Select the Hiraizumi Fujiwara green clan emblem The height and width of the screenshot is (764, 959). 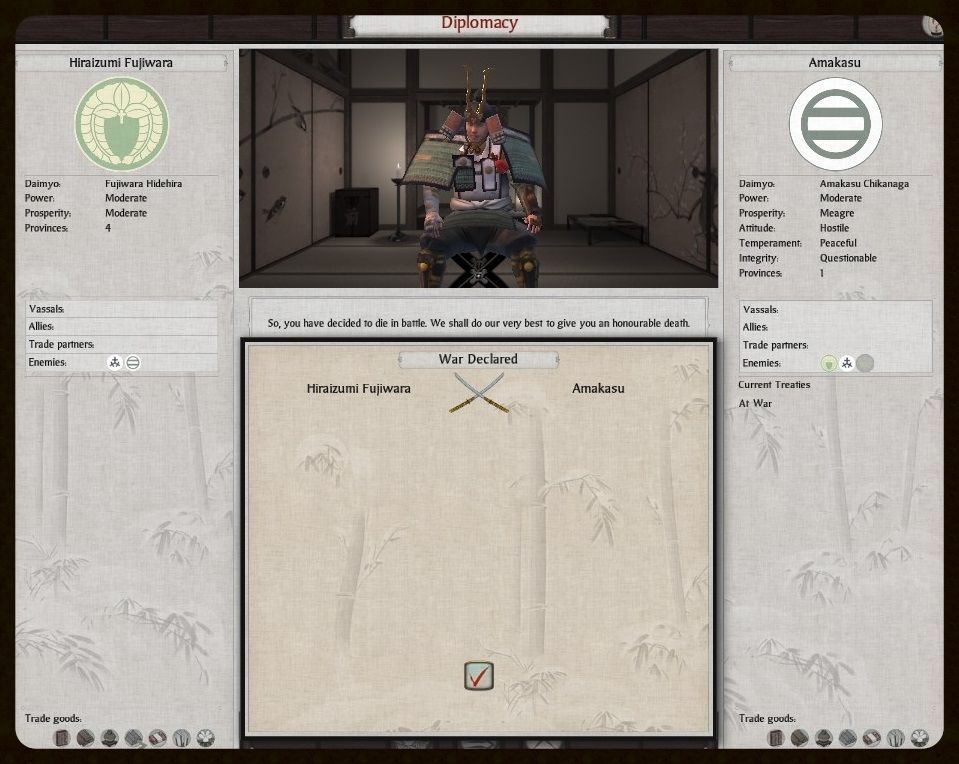pyautogui.click(x=121, y=125)
